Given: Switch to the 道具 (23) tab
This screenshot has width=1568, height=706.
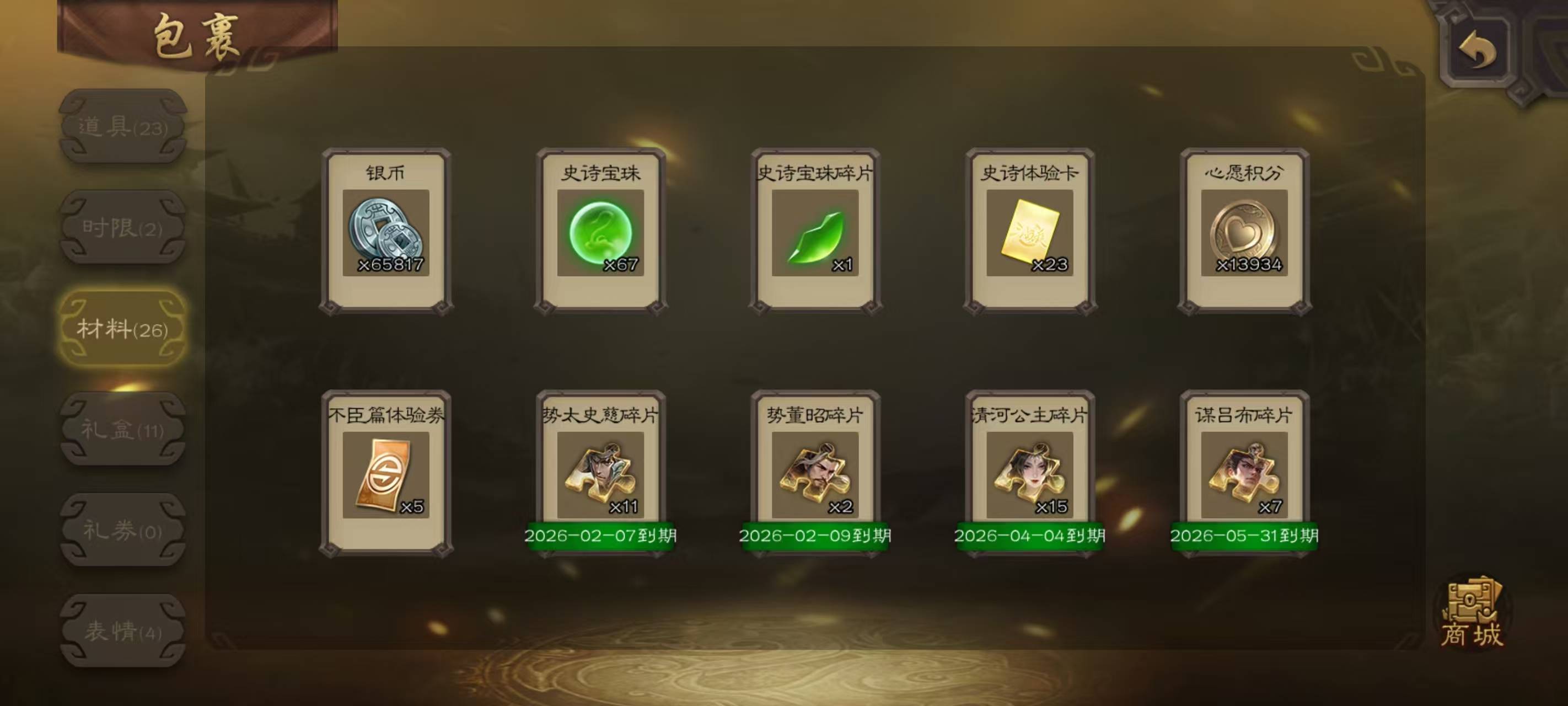Looking at the screenshot, I should (122, 127).
